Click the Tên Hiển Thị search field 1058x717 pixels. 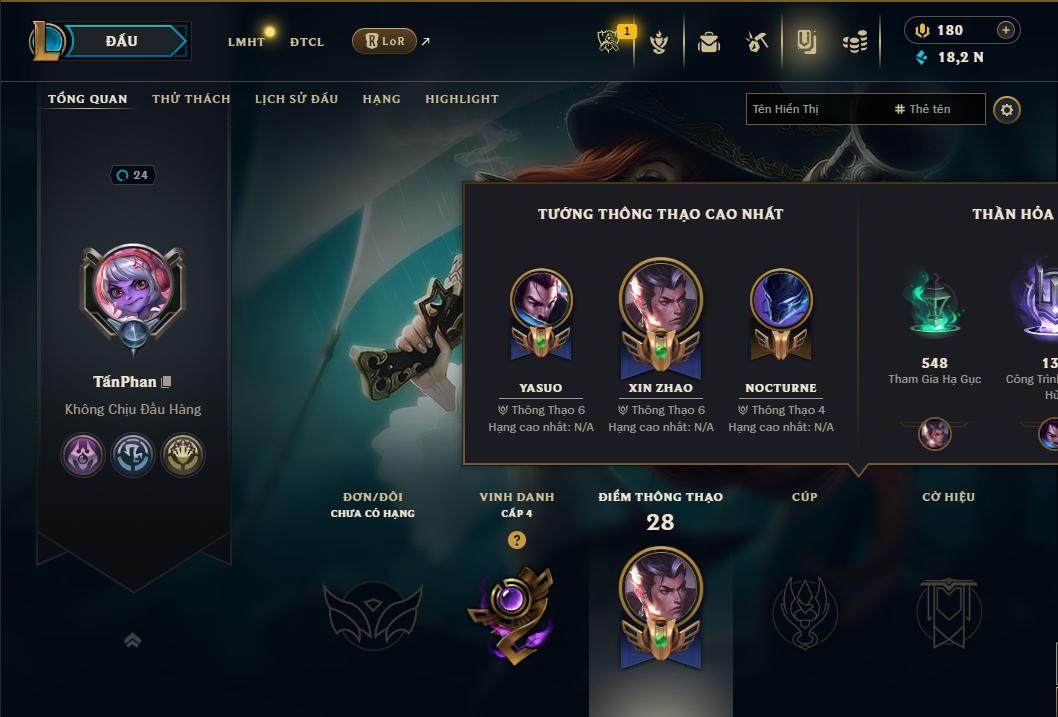click(x=815, y=109)
